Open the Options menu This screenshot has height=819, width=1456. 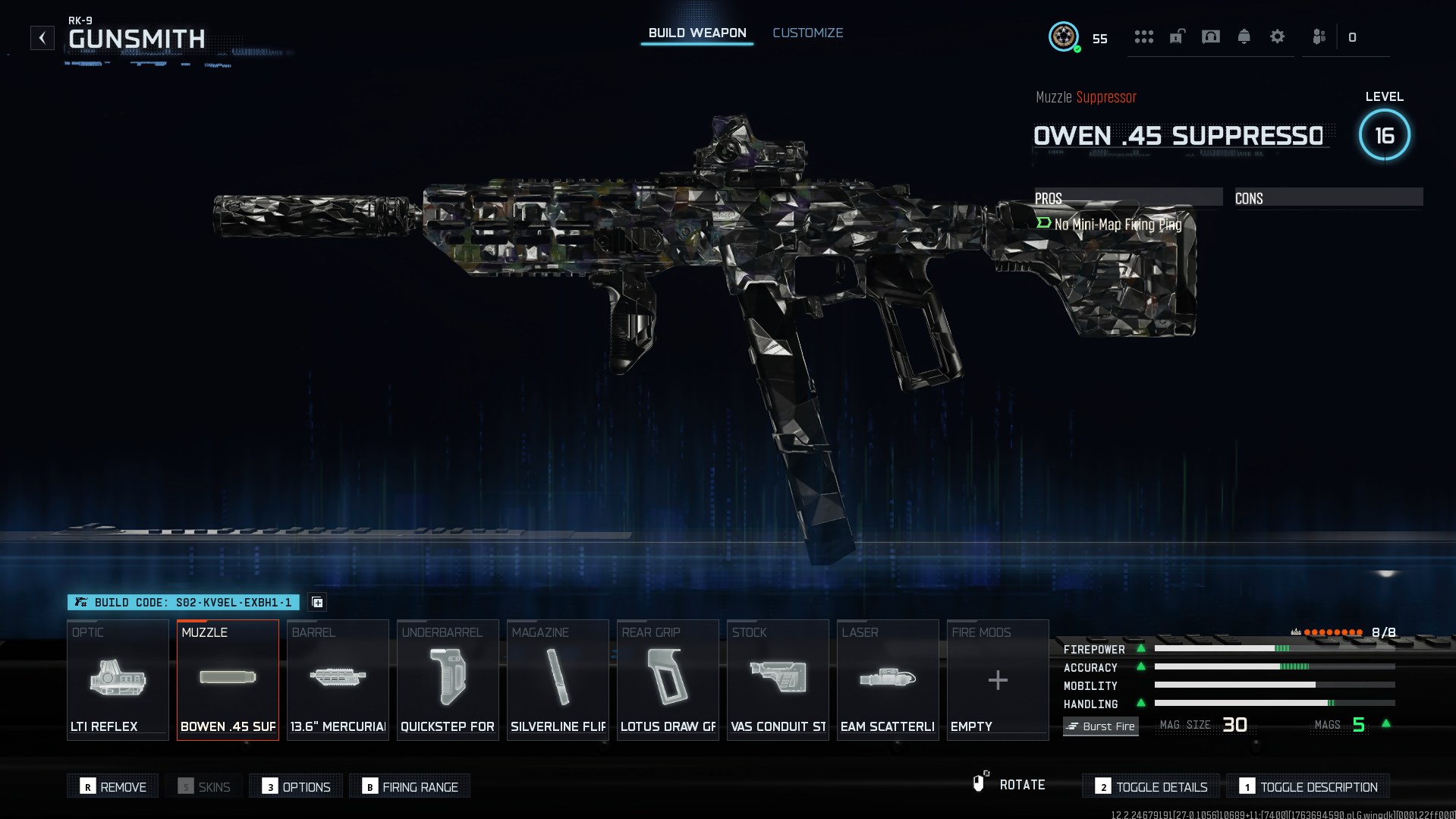click(296, 786)
